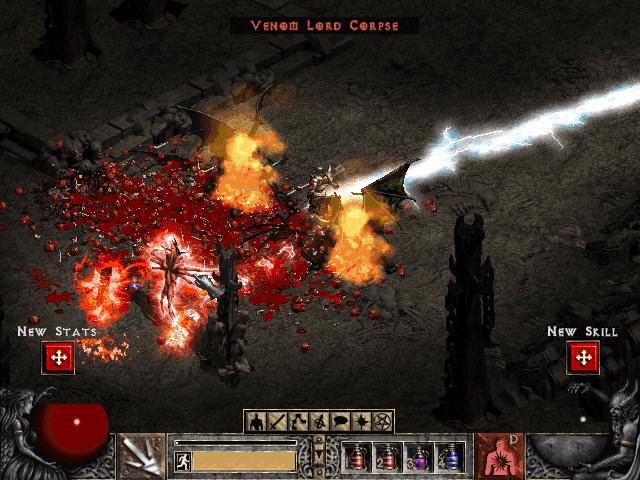Show the skill tree panel
This screenshot has width=640, height=480.
[x=298, y=421]
